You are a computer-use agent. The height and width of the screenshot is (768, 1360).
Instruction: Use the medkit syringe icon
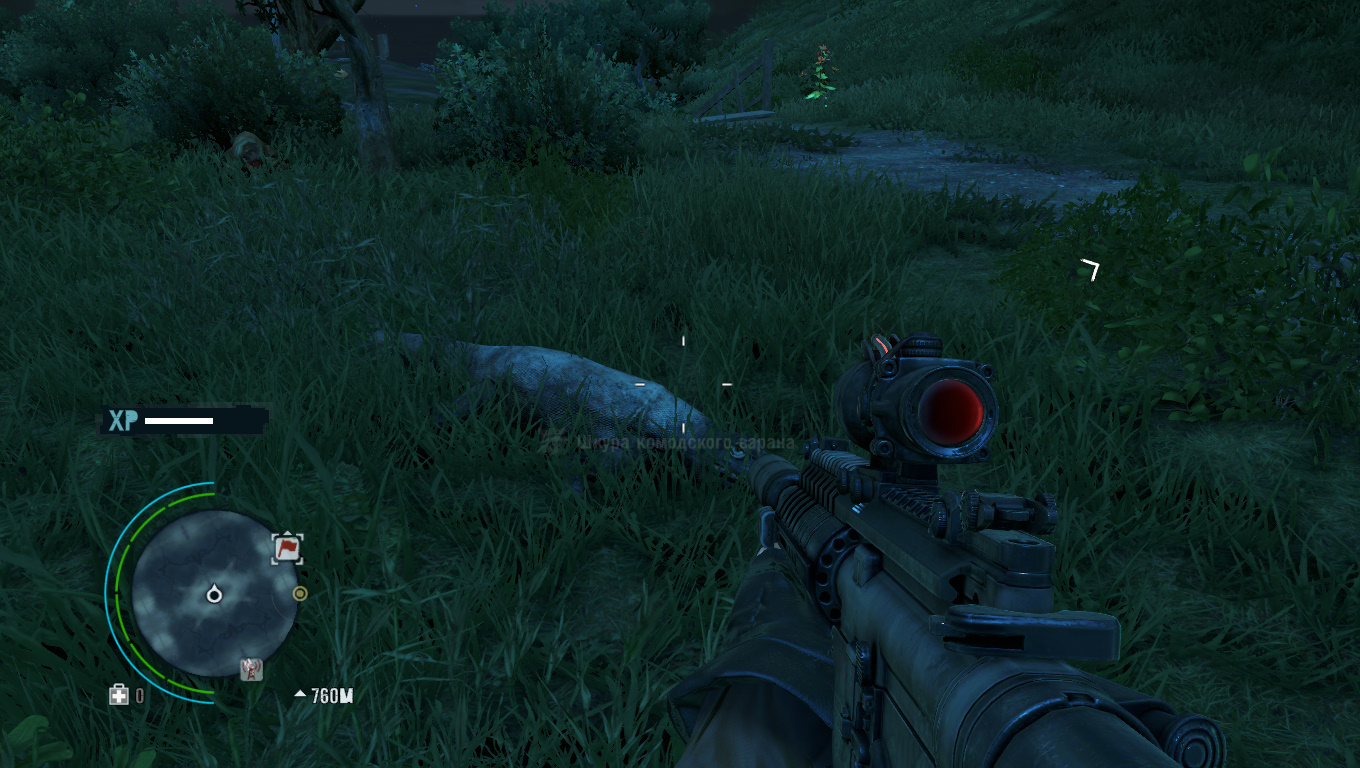(119, 695)
